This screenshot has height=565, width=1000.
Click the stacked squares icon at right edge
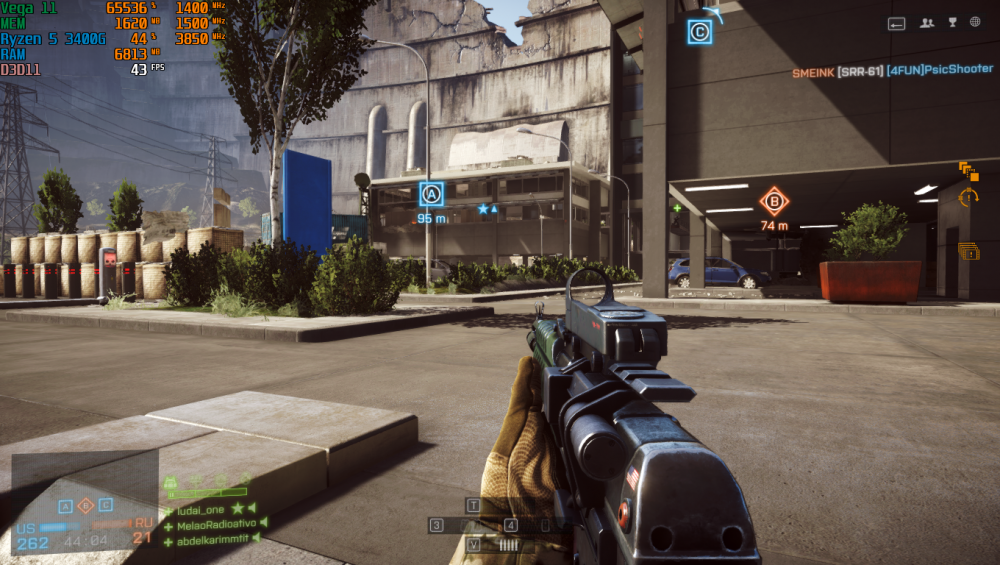968,171
